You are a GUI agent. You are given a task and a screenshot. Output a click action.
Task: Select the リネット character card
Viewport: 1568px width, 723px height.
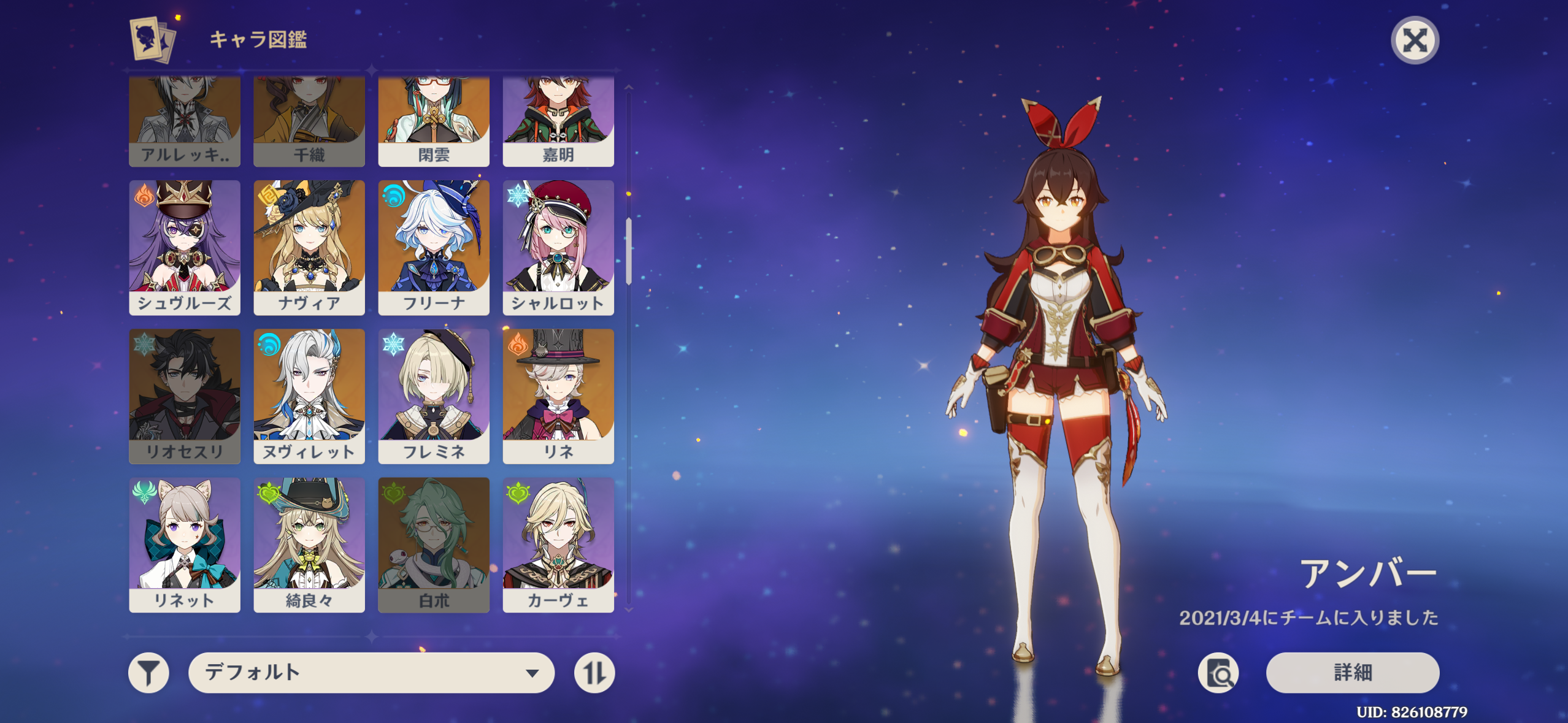[185, 545]
